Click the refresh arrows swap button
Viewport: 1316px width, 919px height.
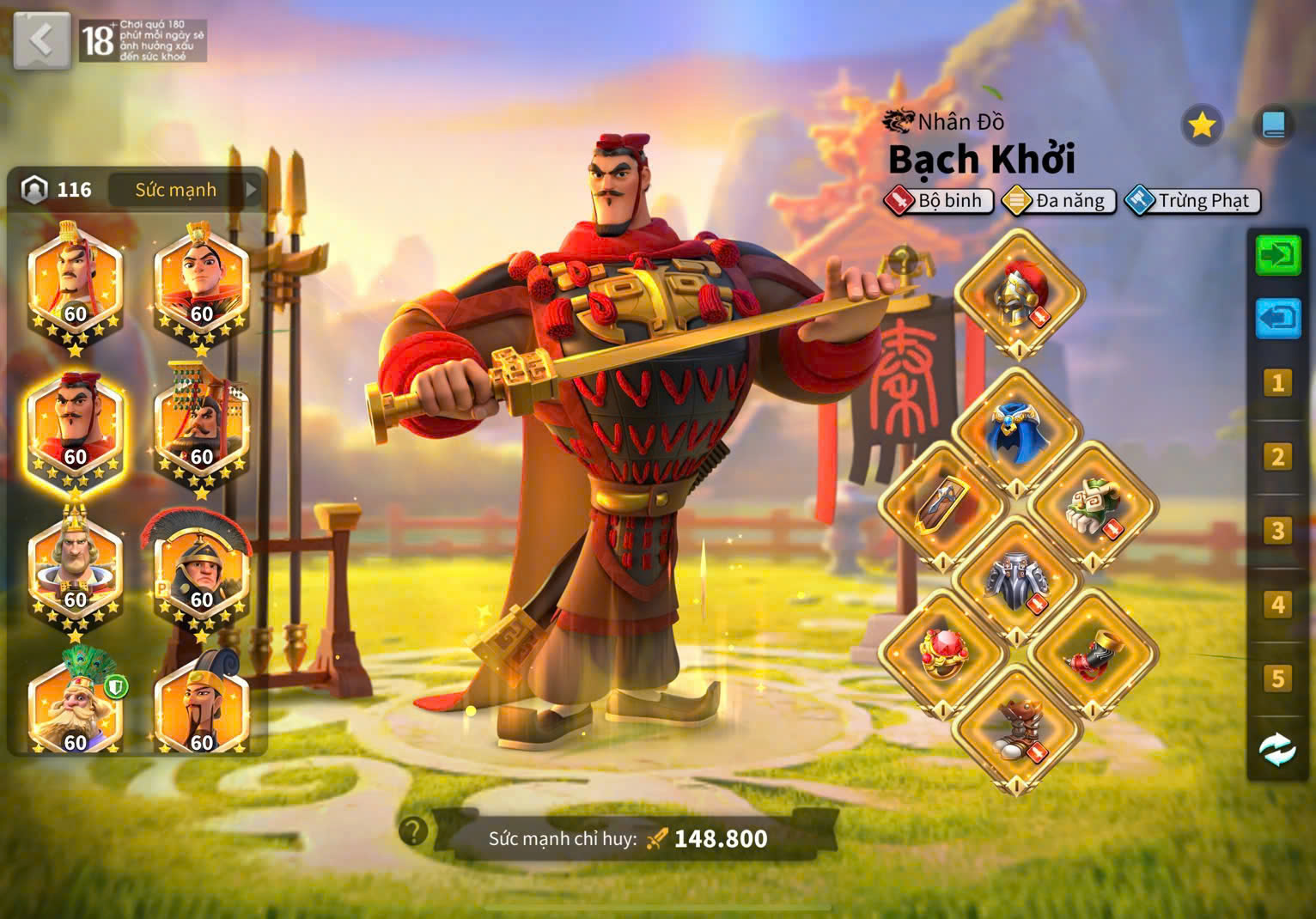pyautogui.click(x=1277, y=749)
